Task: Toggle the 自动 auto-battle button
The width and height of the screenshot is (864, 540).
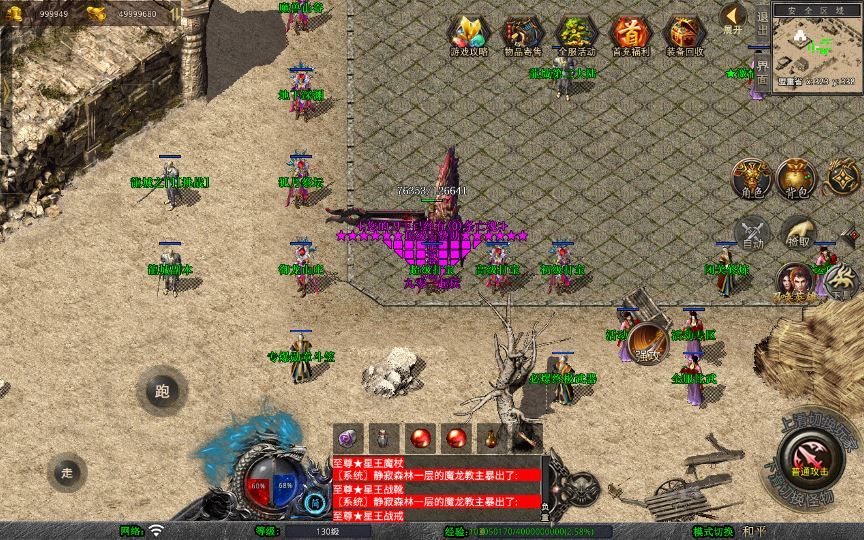Action: point(753,233)
